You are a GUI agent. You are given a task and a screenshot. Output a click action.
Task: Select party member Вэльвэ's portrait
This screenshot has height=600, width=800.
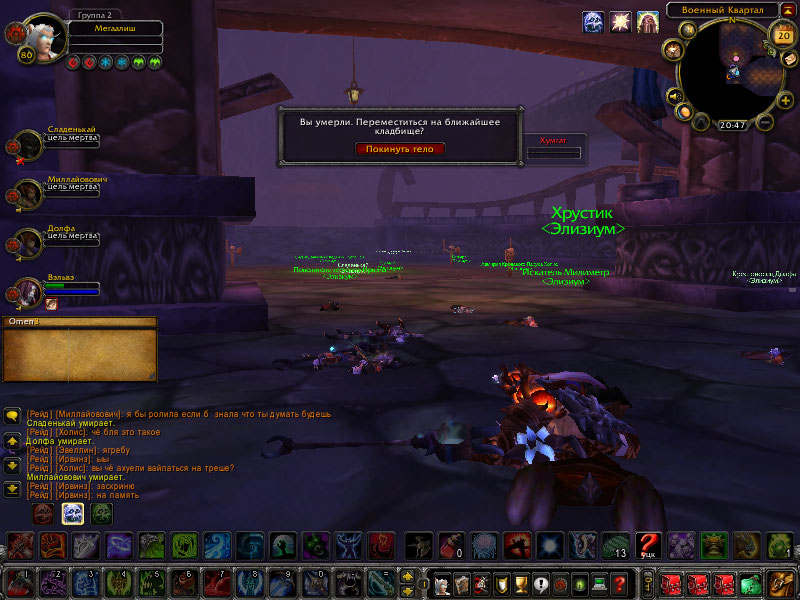(x=27, y=291)
